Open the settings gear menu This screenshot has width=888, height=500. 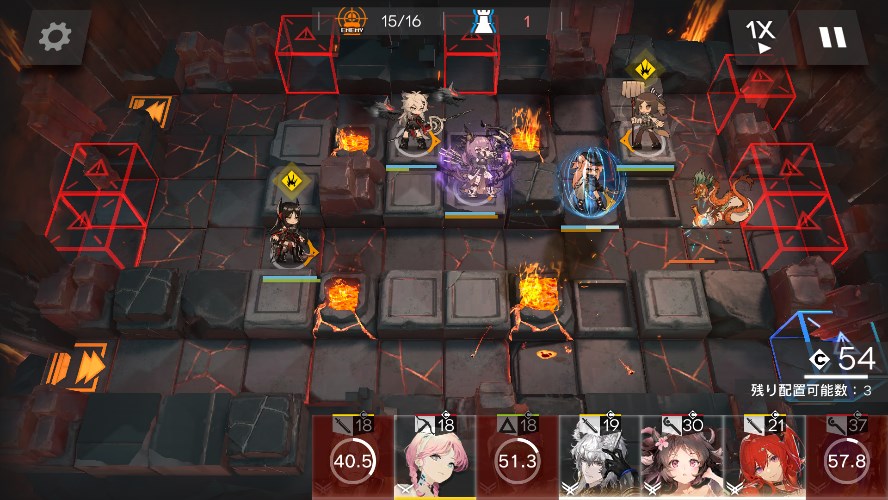coord(55,37)
